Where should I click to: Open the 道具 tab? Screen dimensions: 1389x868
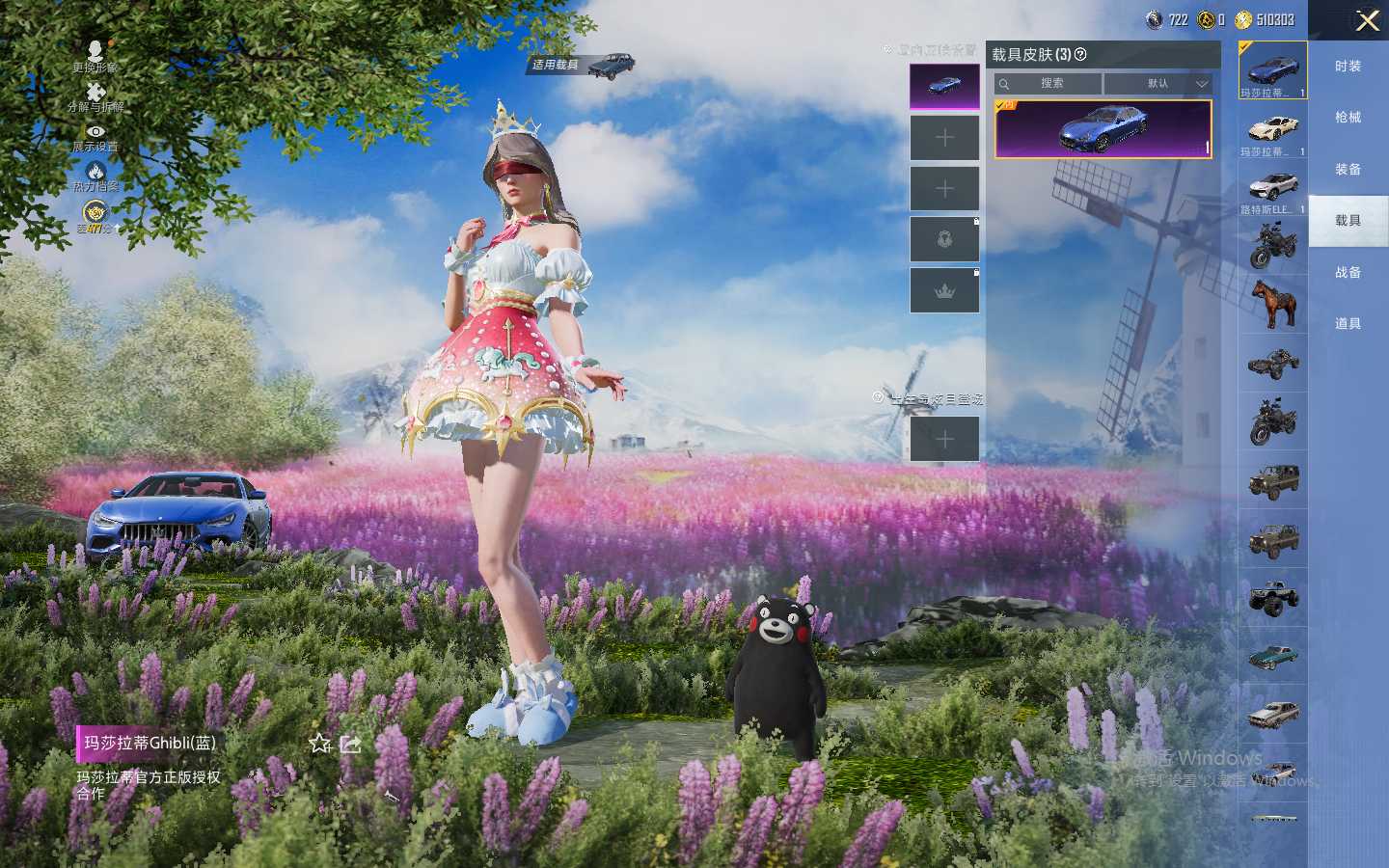(1348, 323)
